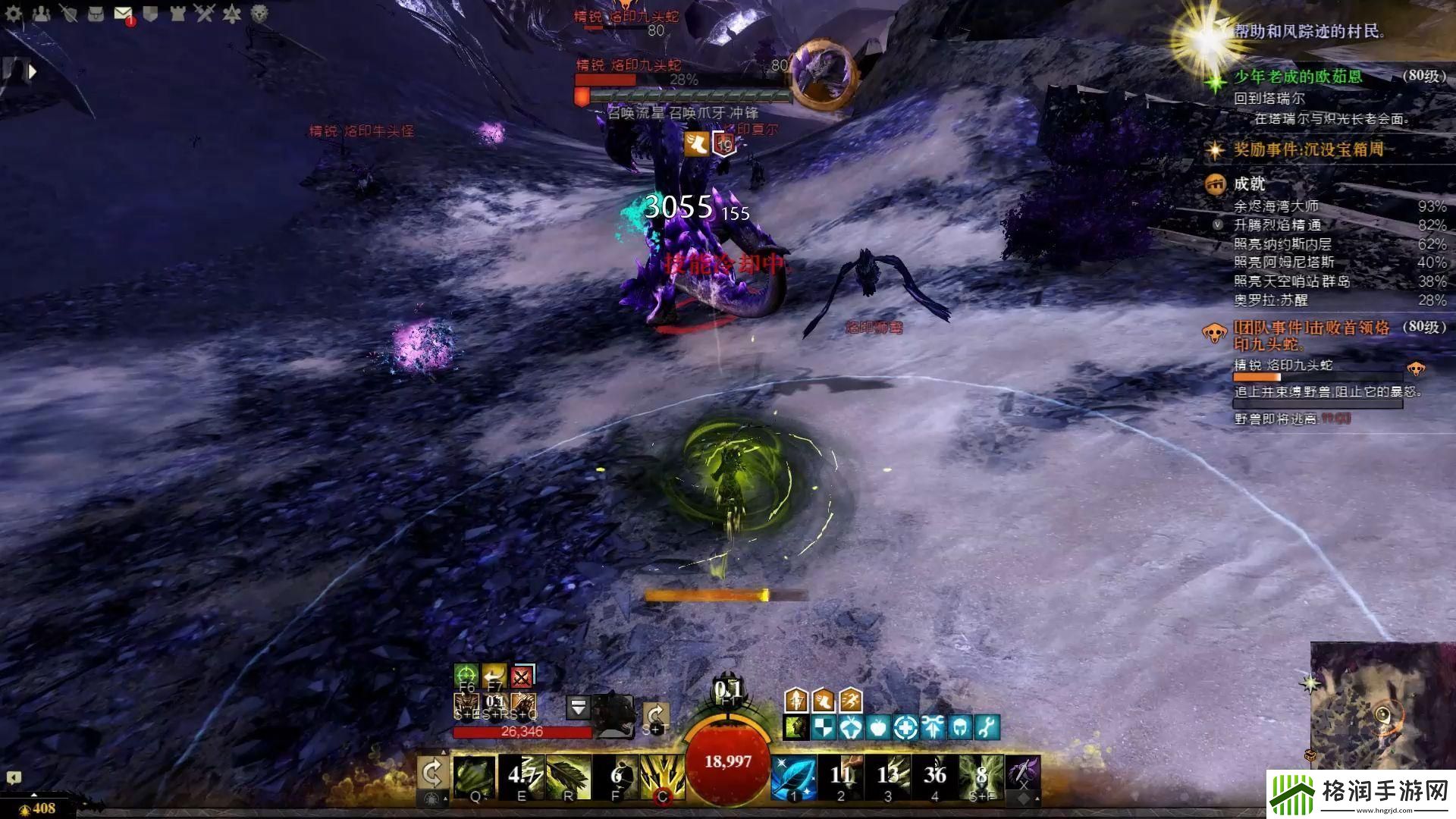
Task: Open the hero panel sword-and-shield icon
Action: (68, 14)
